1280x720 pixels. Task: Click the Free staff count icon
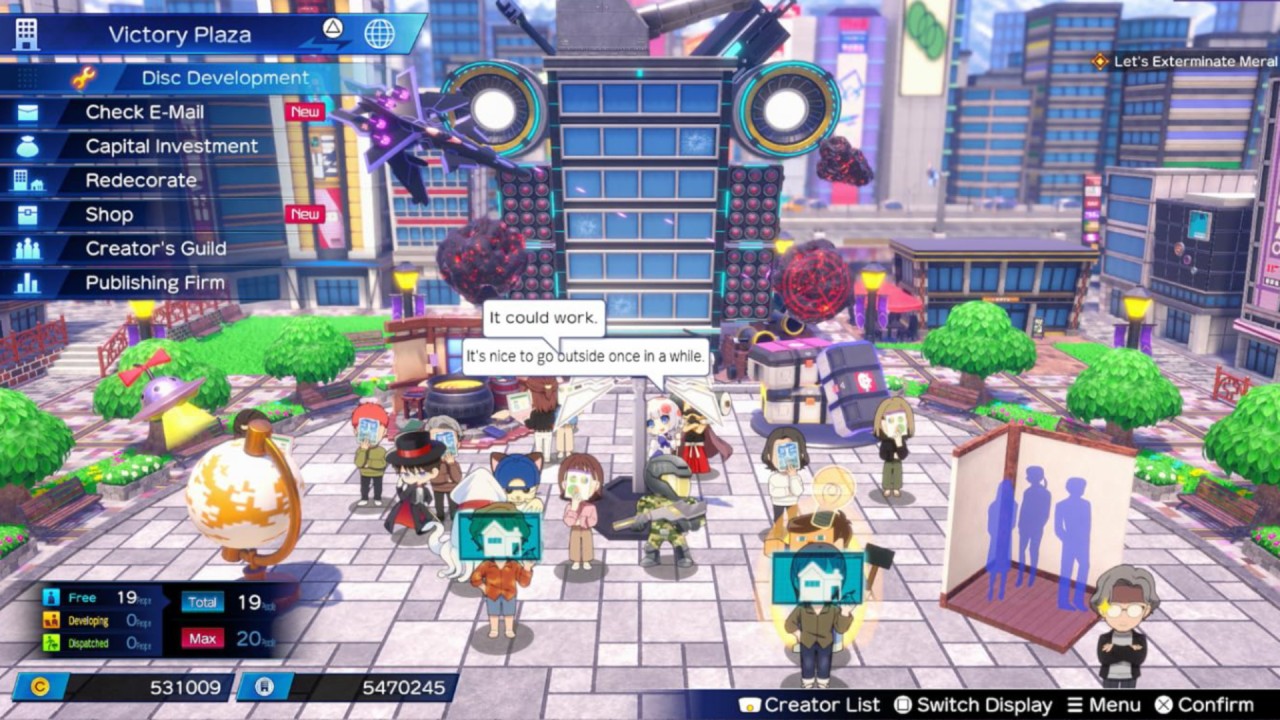(x=49, y=595)
